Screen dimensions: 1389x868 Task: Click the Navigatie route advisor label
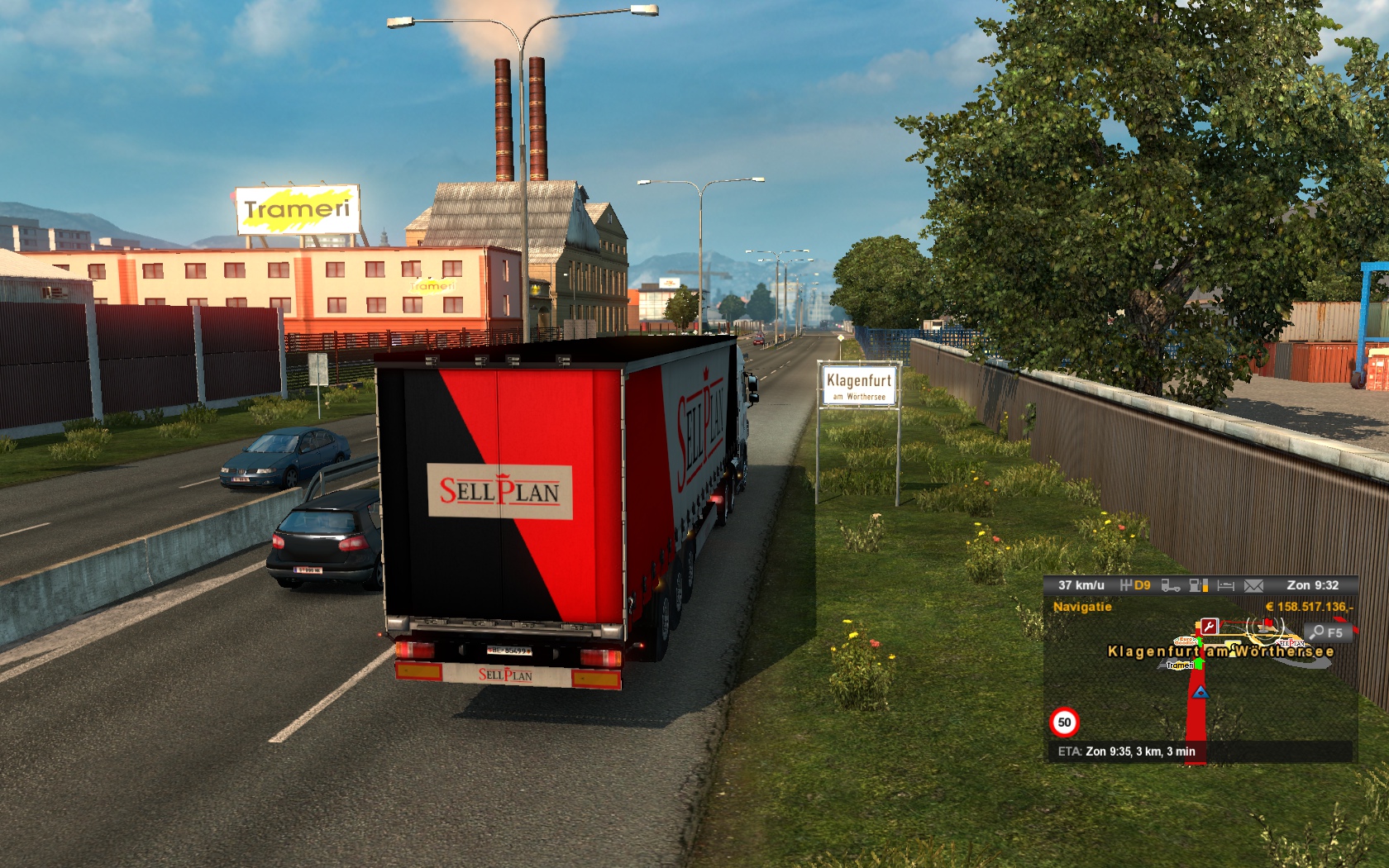(1082, 607)
